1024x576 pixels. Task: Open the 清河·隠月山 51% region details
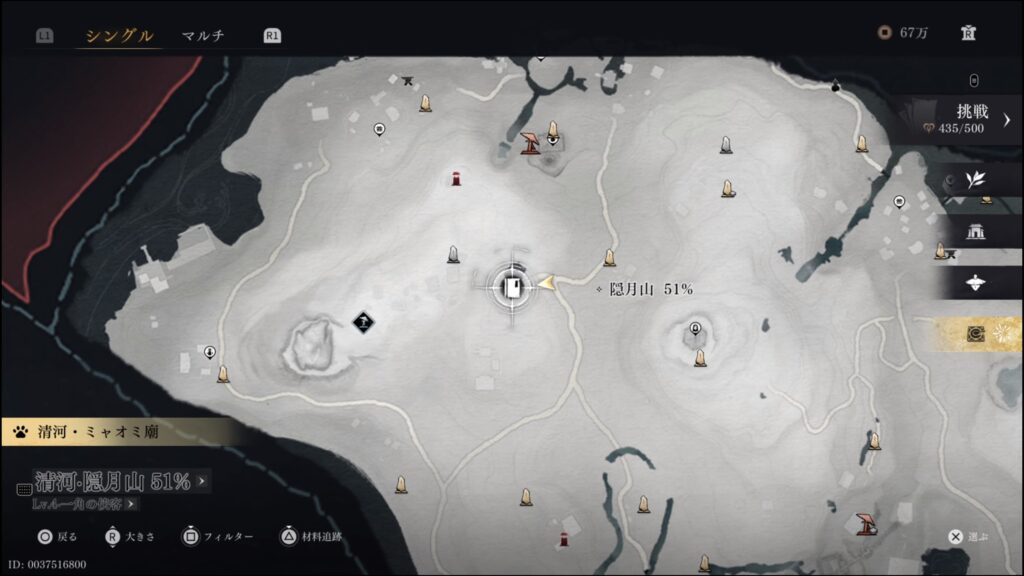coord(115,482)
